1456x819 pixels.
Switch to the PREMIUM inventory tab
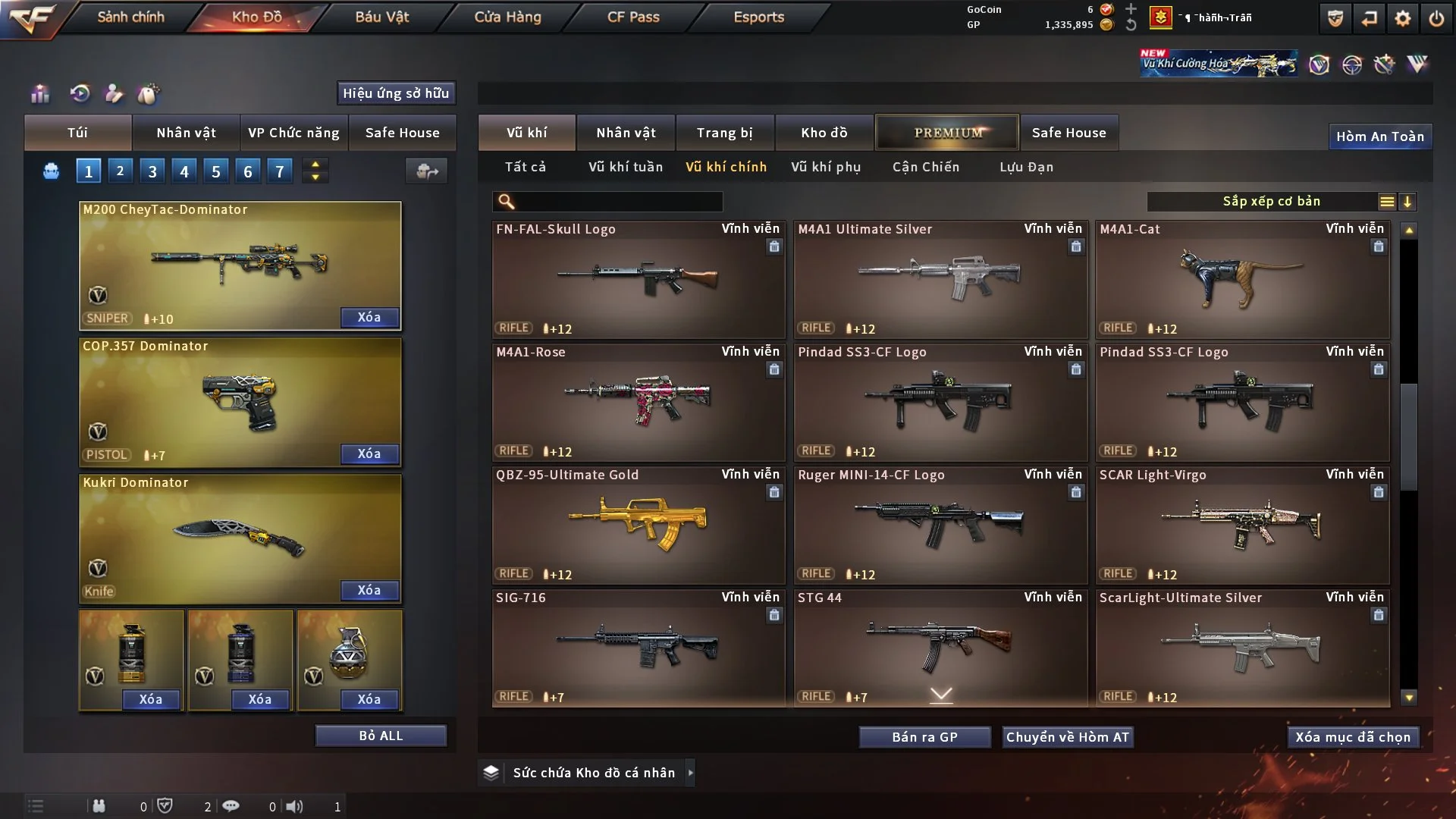pyautogui.click(x=948, y=133)
